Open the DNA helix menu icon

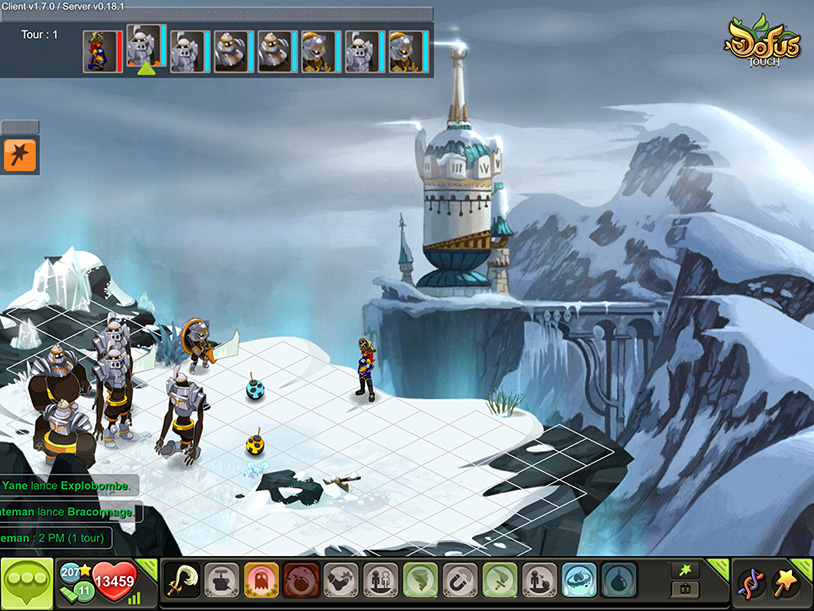tap(749, 582)
